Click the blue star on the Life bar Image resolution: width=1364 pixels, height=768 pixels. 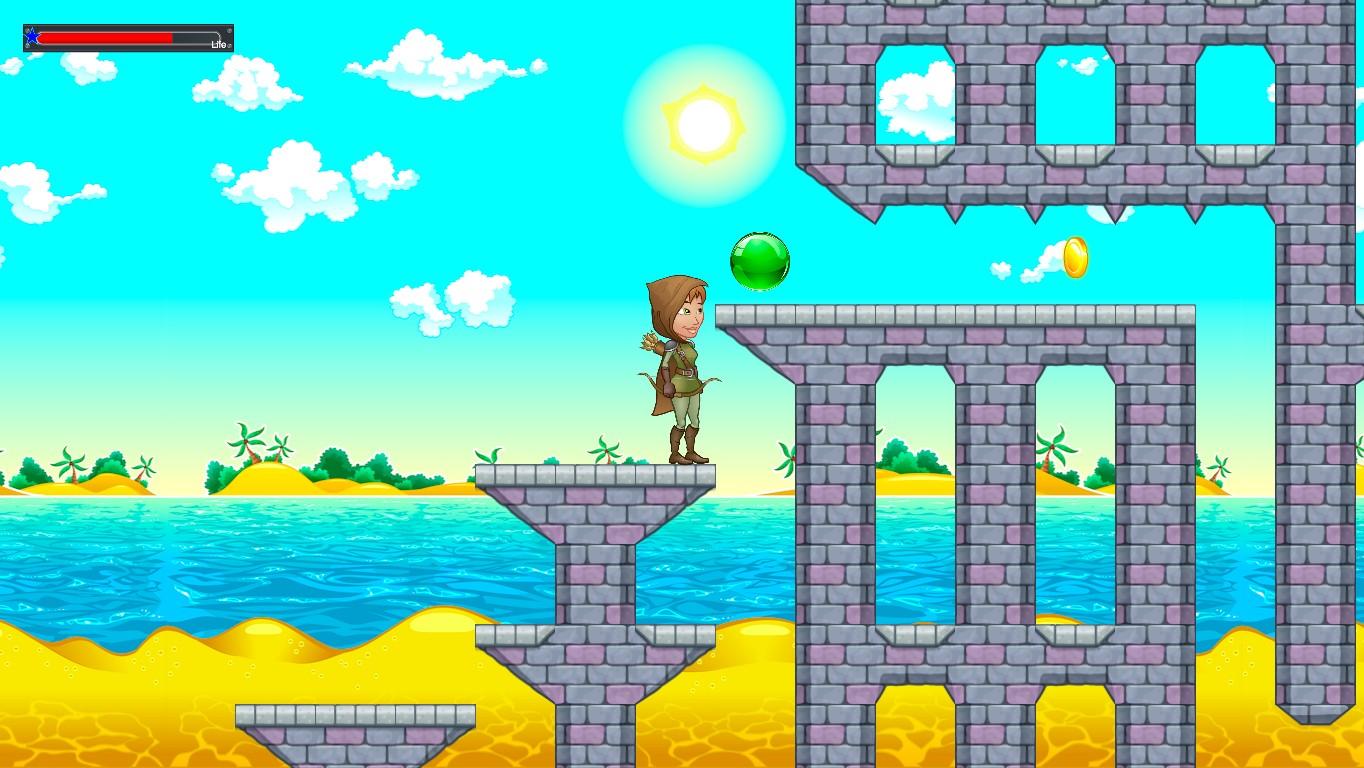tap(33, 36)
